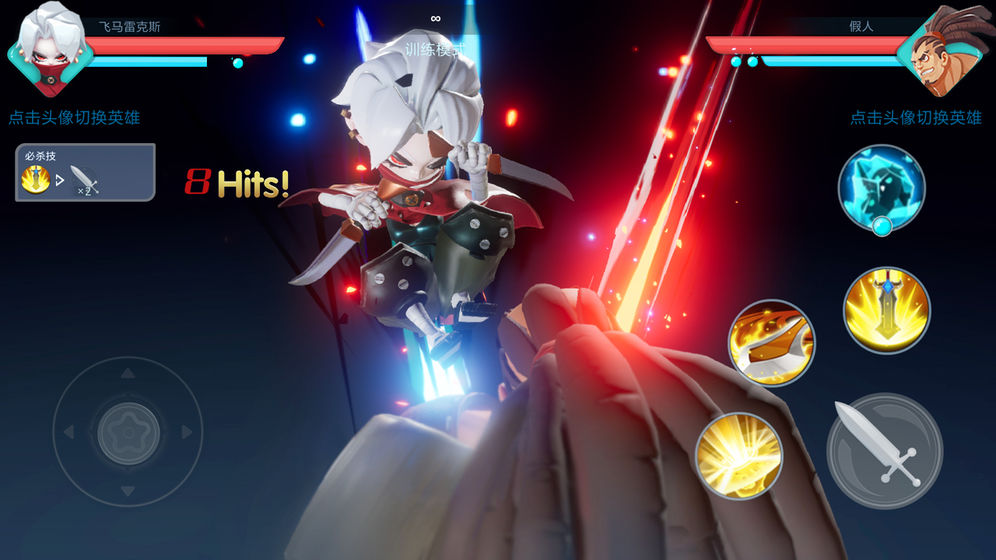The width and height of the screenshot is (996, 560).
Task: Activate the blue hooded figure skill
Action: pos(881,188)
